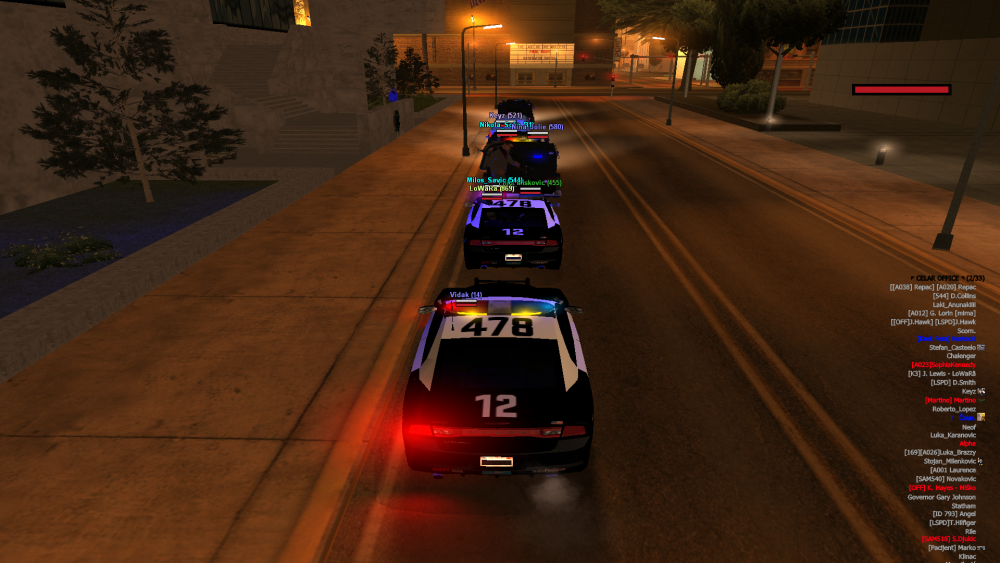Choose Luka_Karanovic from the list
Viewport: 1000px width, 563px height.
(x=952, y=435)
